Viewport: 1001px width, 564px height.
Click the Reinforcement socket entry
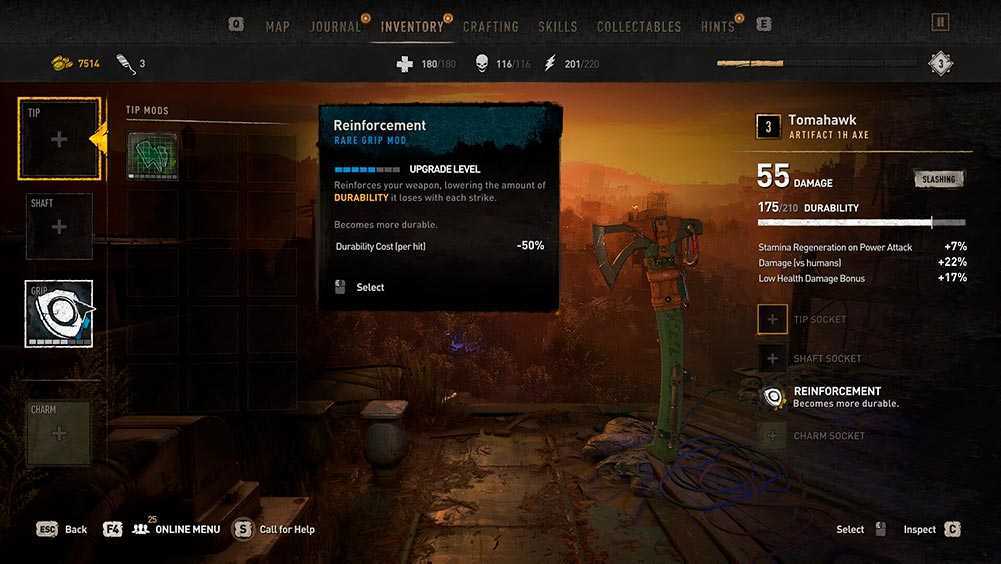coord(836,397)
